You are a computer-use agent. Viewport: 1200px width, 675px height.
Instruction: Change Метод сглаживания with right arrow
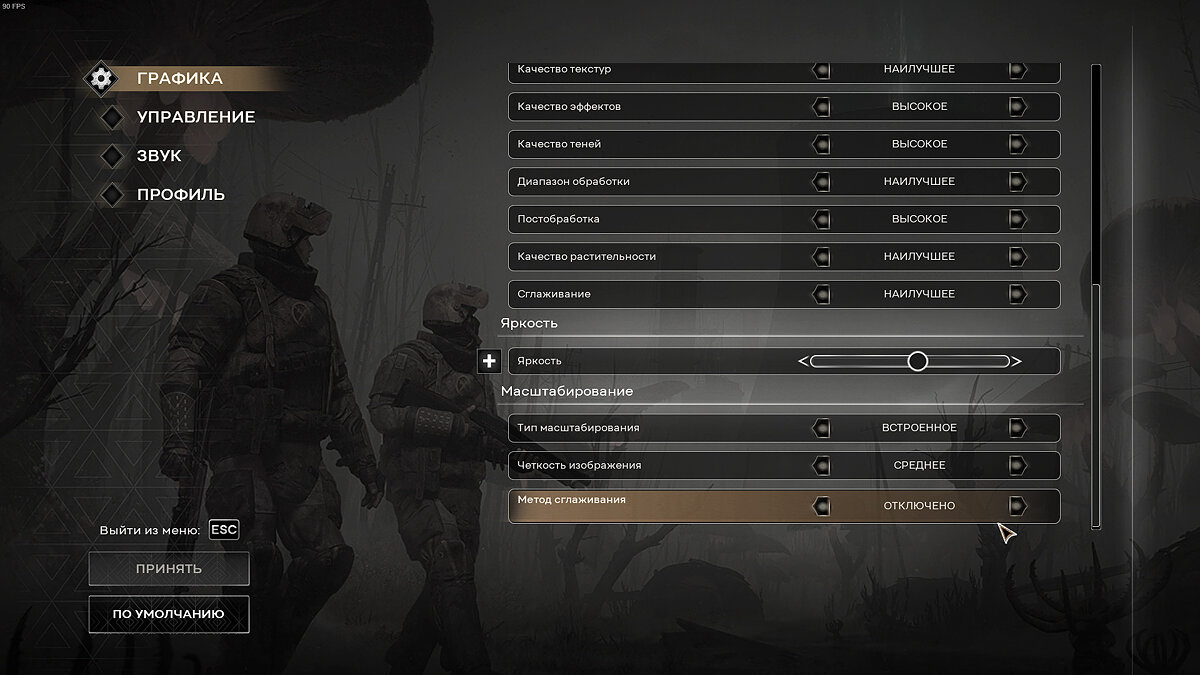[x=1017, y=506]
